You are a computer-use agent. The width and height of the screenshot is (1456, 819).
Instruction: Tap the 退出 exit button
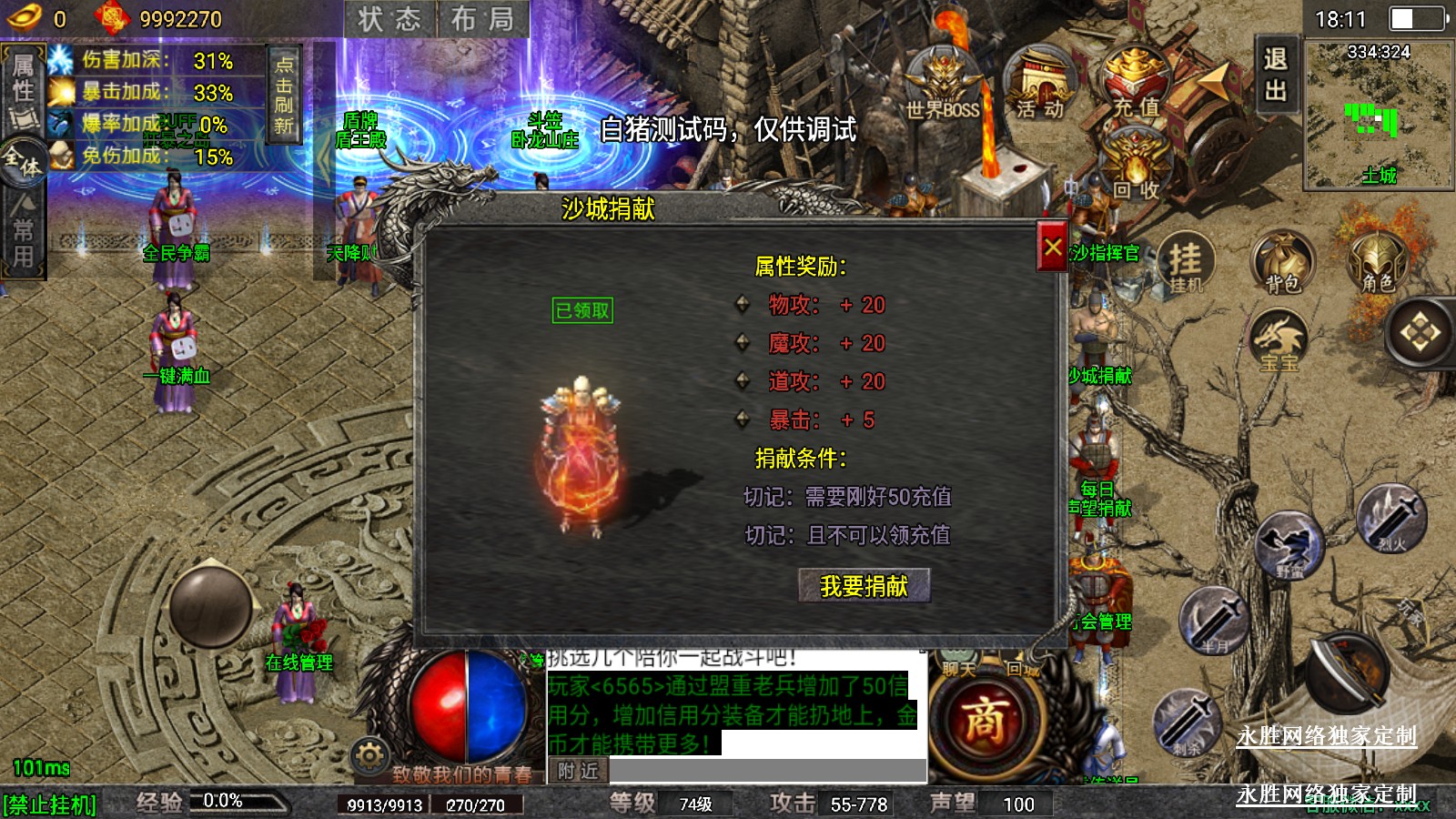coord(1275,75)
